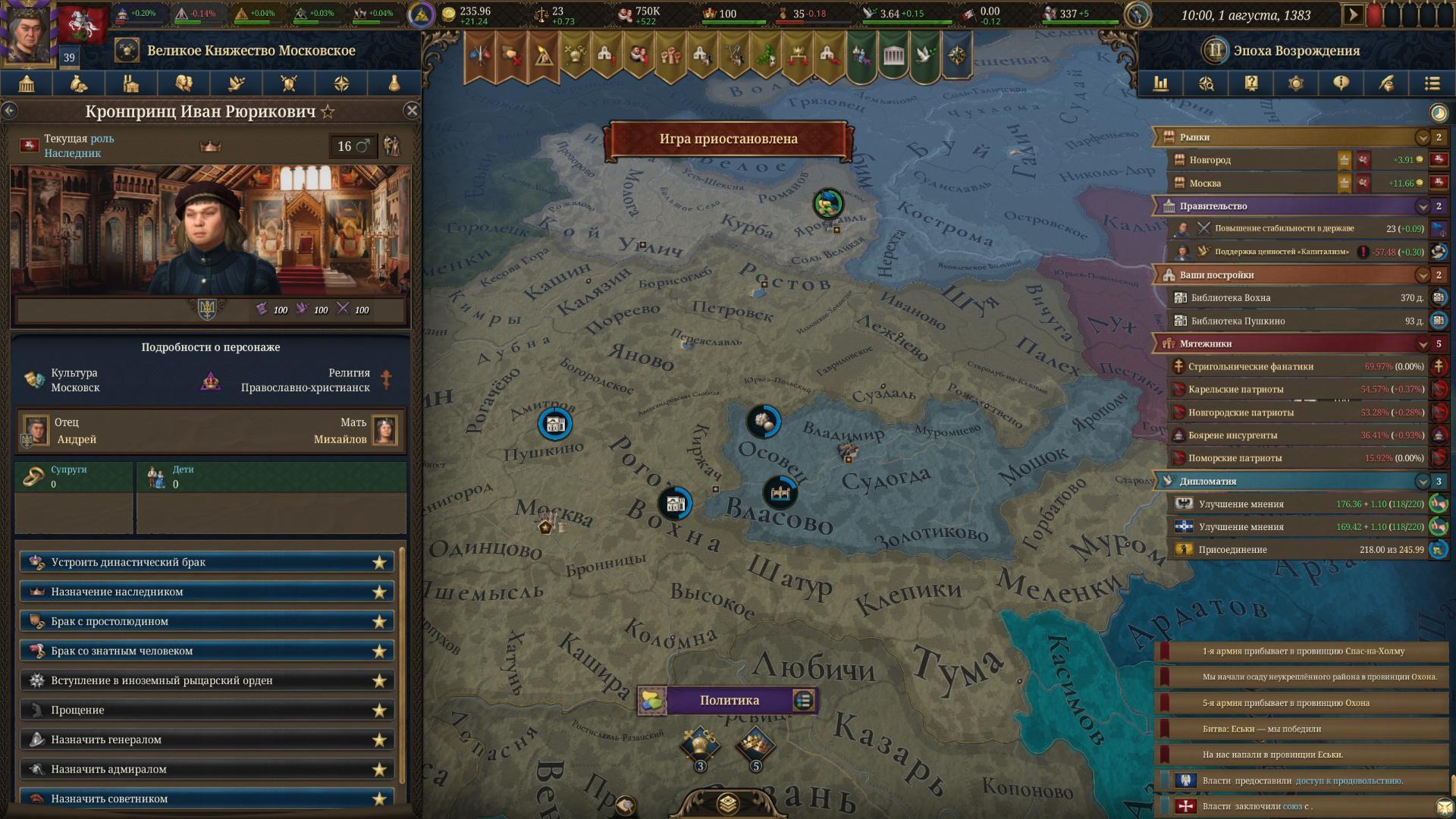Favorite the crown prince with the star
This screenshot has width=1456, height=819.
click(328, 112)
